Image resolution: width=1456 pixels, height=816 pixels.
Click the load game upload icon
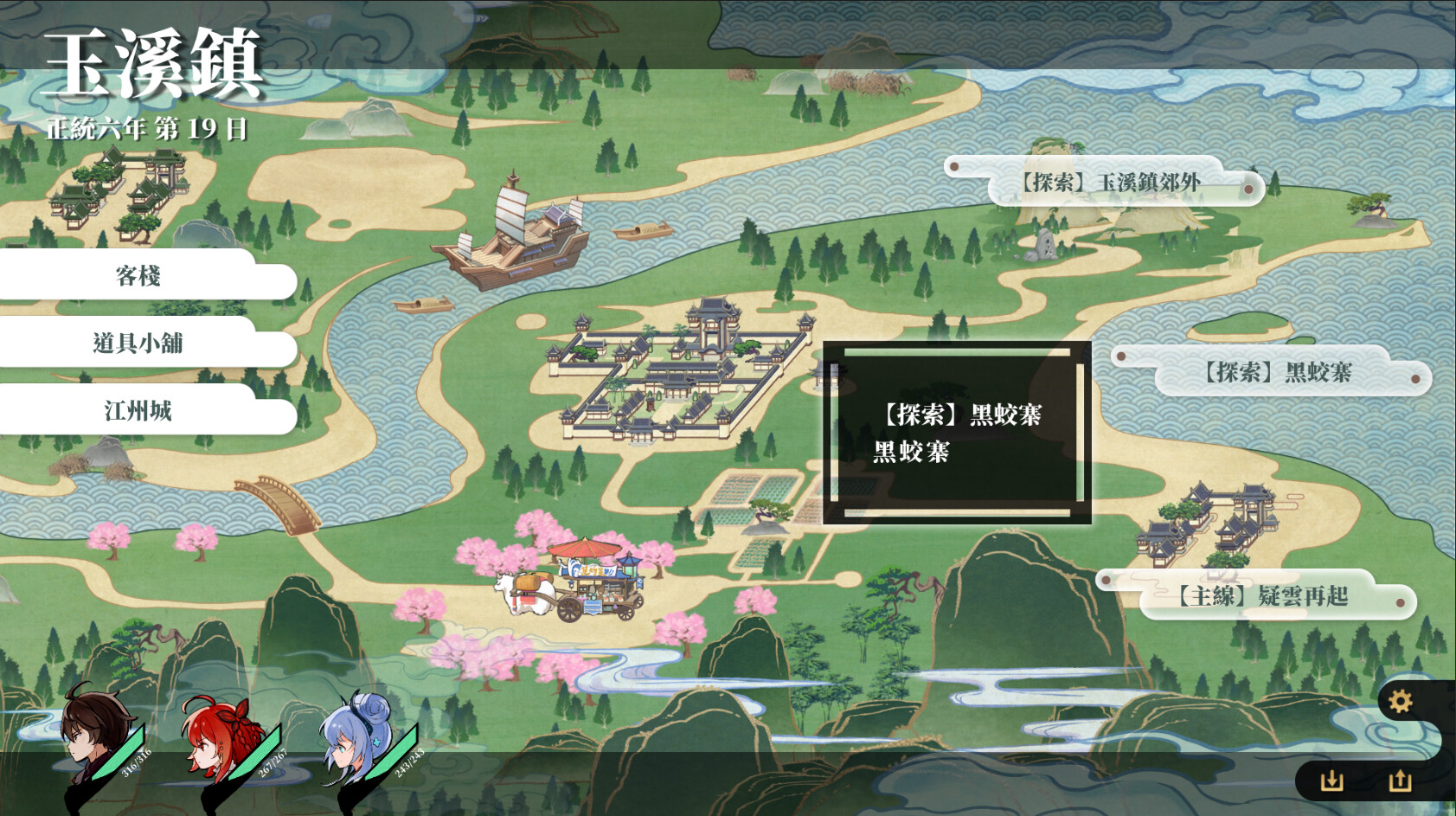(1400, 781)
